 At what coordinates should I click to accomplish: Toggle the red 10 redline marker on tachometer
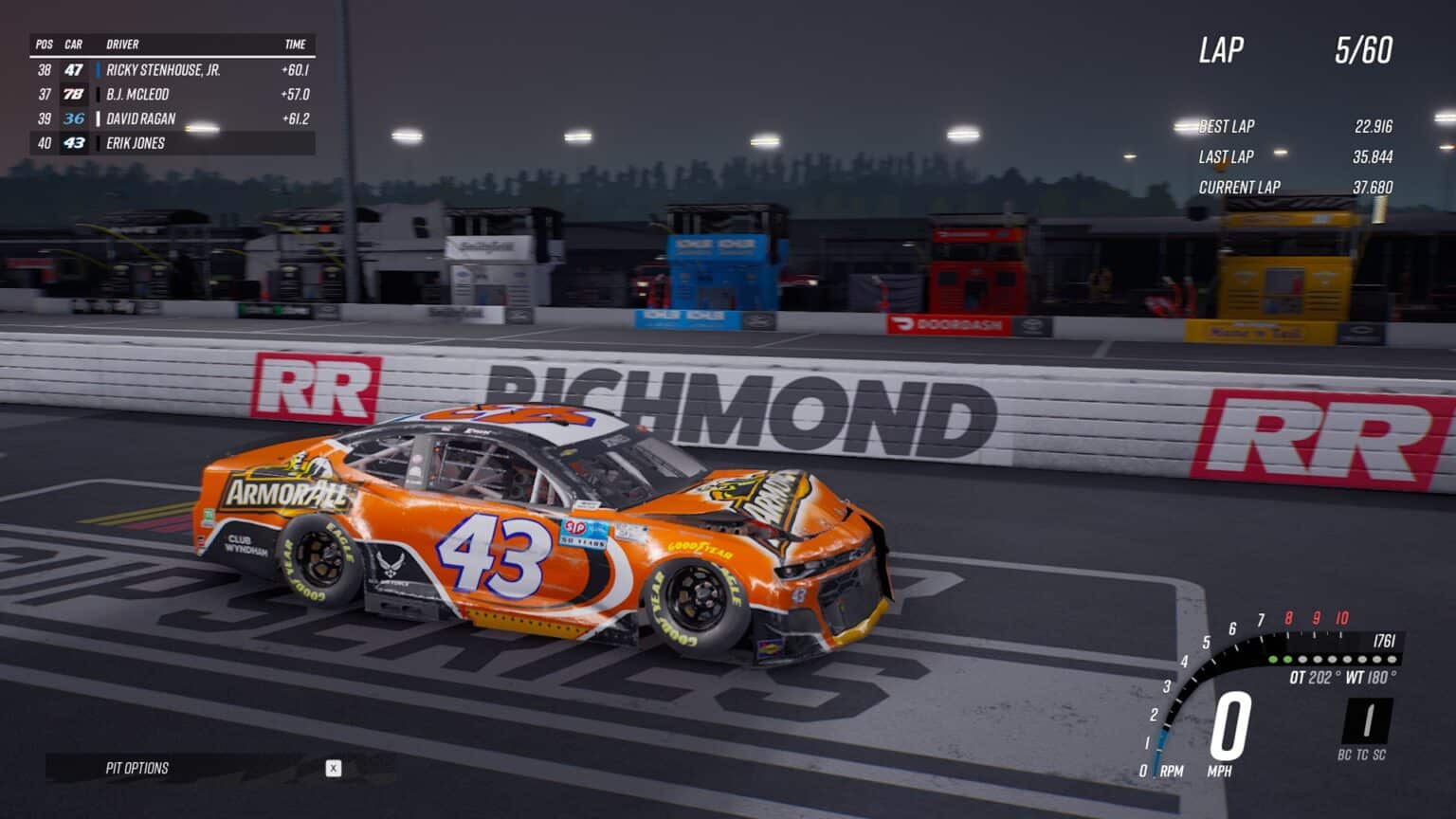point(1342,617)
